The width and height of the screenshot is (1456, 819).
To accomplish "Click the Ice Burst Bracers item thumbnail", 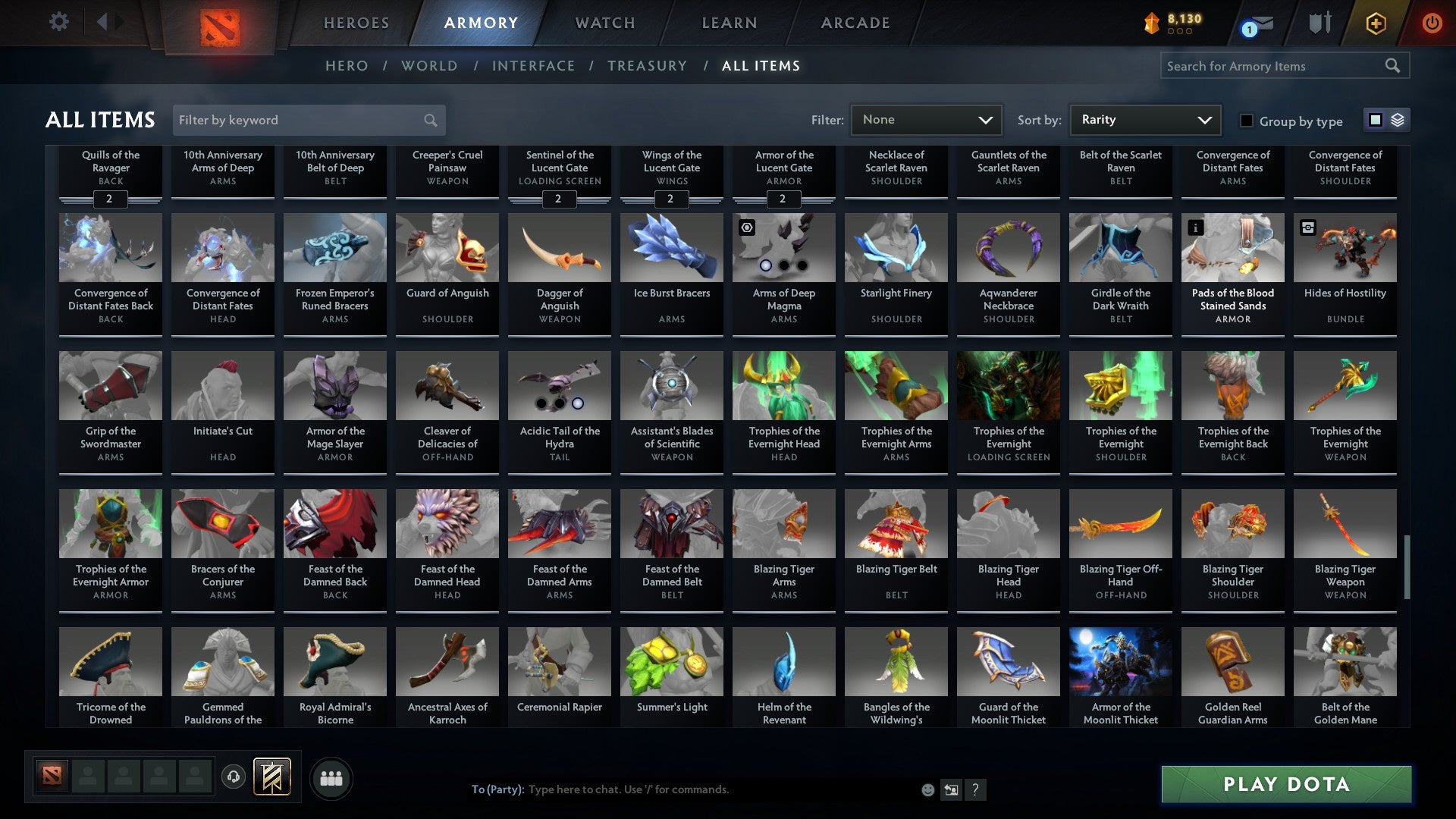I will coord(671,247).
